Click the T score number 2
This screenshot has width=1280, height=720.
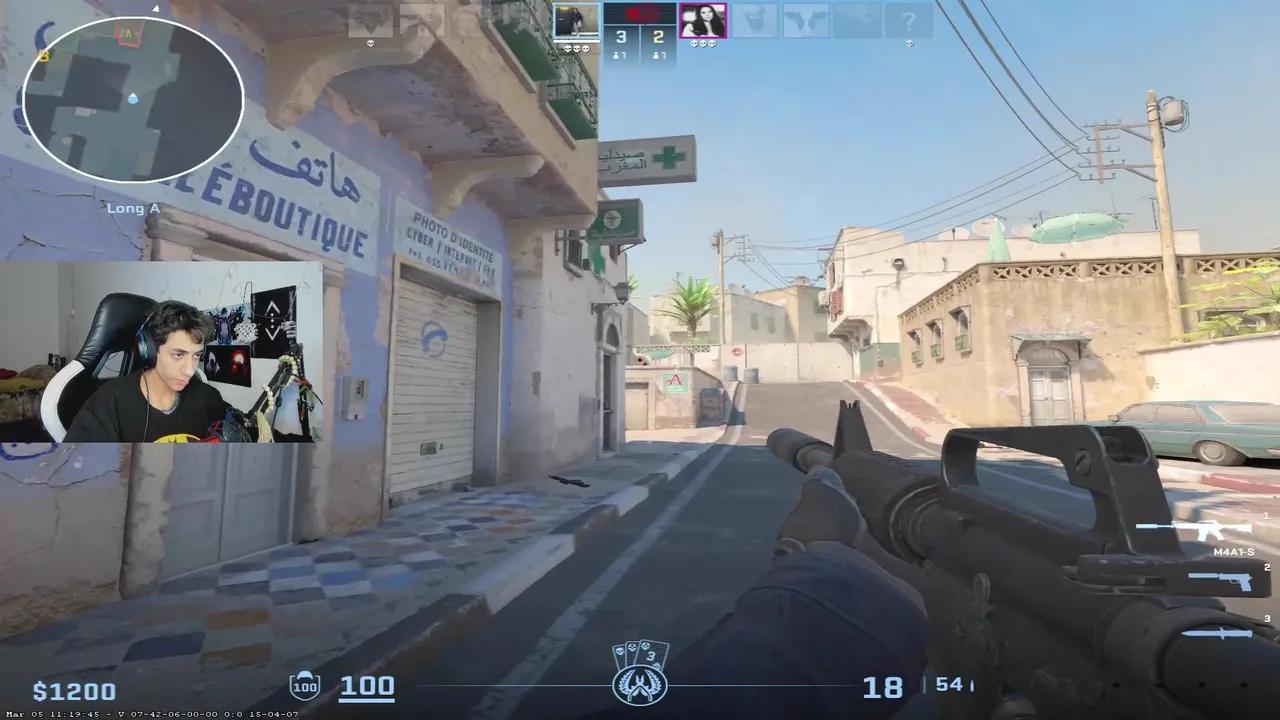pos(657,34)
